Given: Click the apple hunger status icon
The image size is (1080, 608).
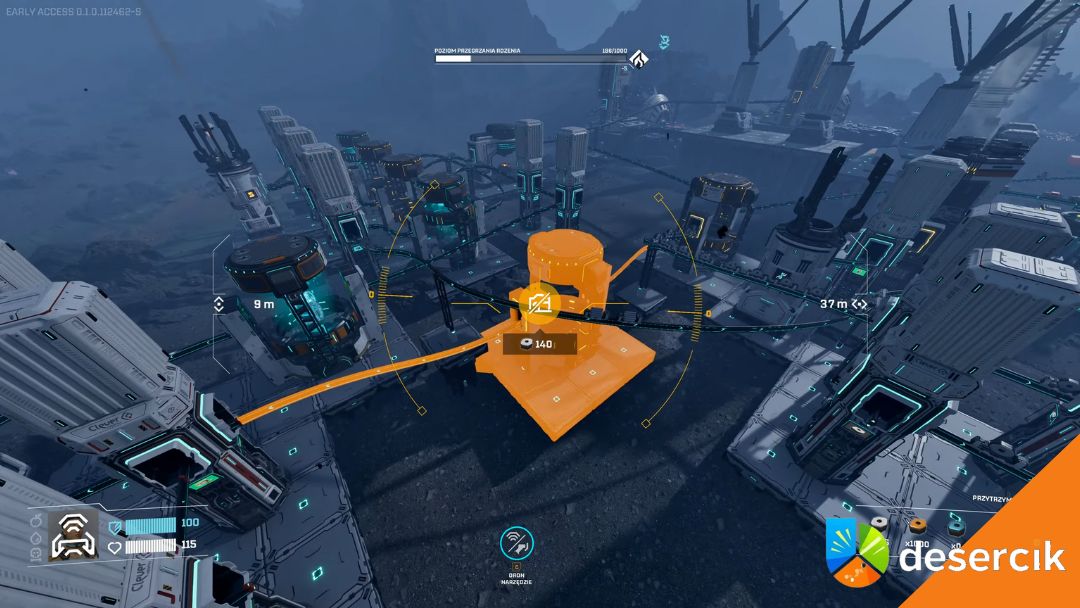Looking at the screenshot, I should [x=34, y=520].
